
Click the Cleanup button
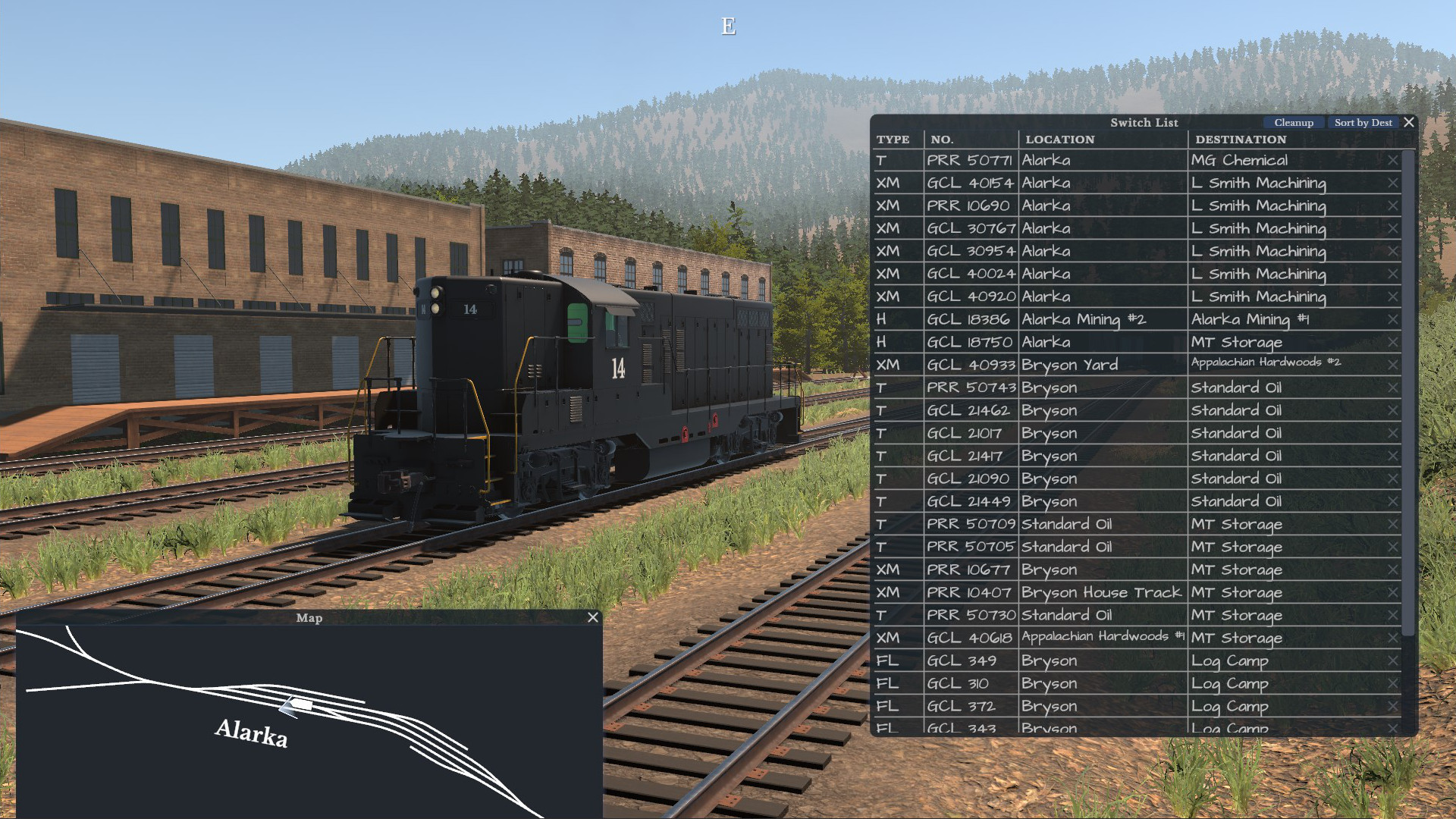1294,122
